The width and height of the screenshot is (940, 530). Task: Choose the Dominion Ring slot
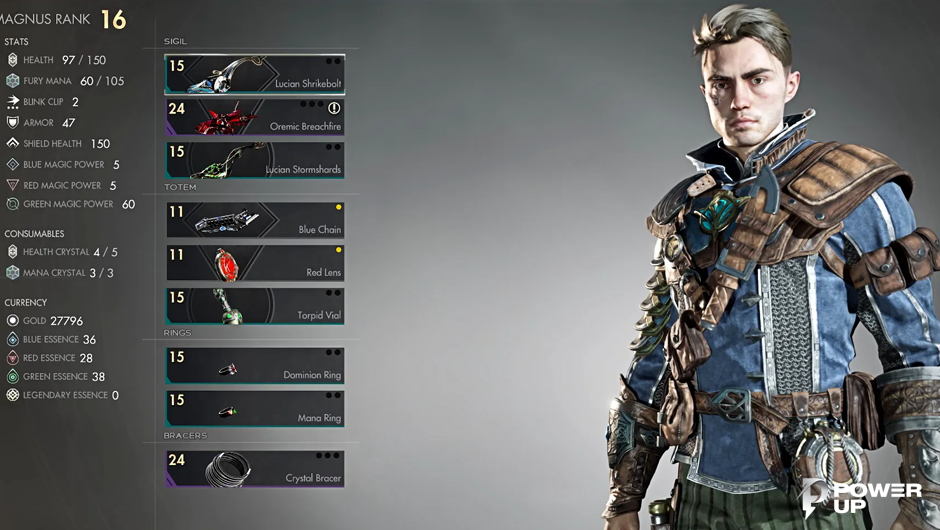(x=255, y=366)
